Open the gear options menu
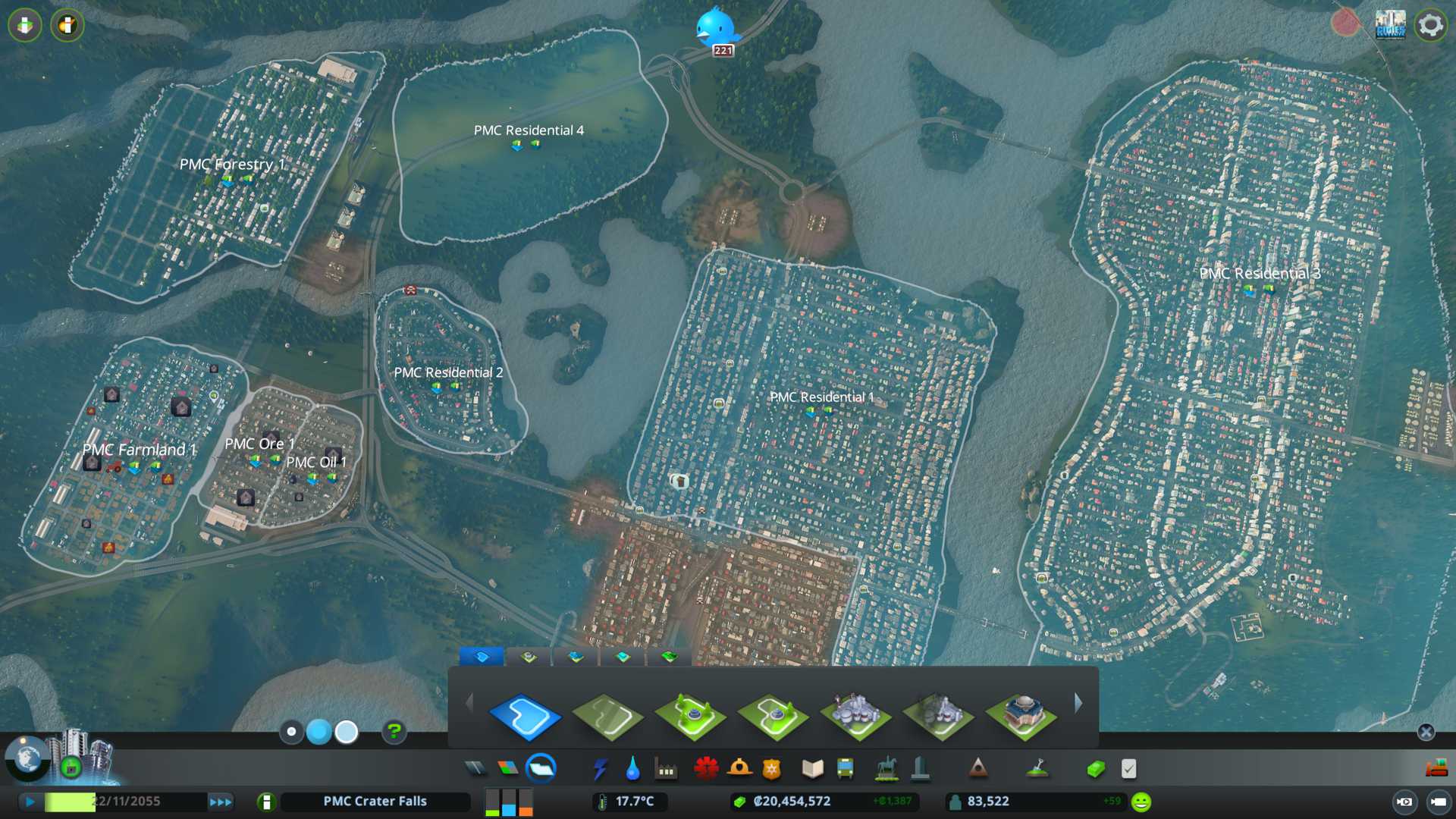The height and width of the screenshot is (819, 1456). coord(1430,25)
